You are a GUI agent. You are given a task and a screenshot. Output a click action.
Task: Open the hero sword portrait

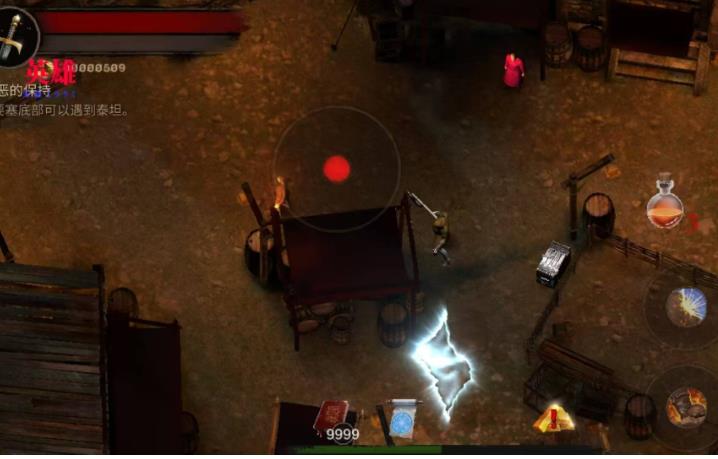coord(15,37)
